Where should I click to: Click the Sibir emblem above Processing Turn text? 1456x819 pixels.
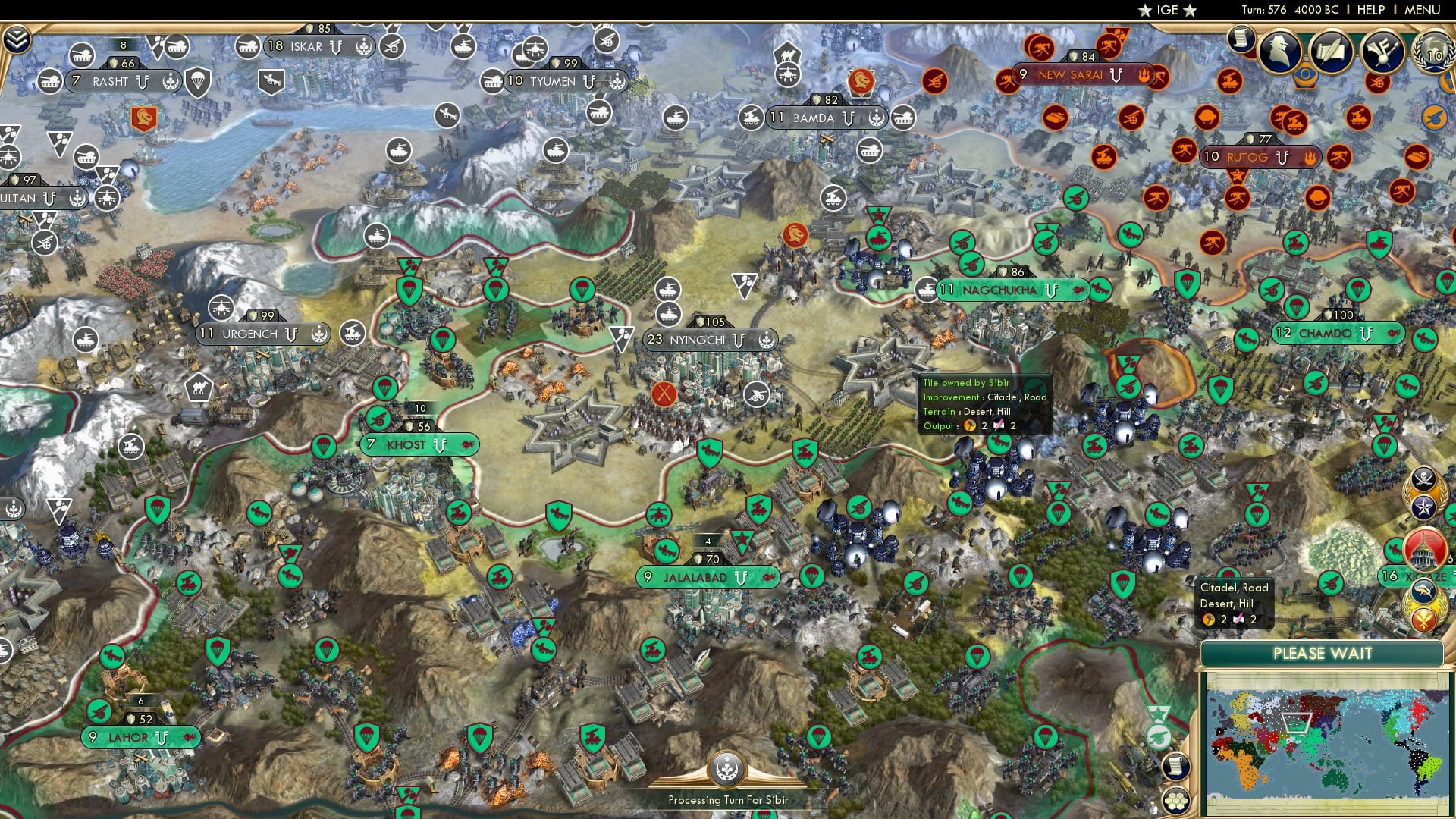click(727, 768)
